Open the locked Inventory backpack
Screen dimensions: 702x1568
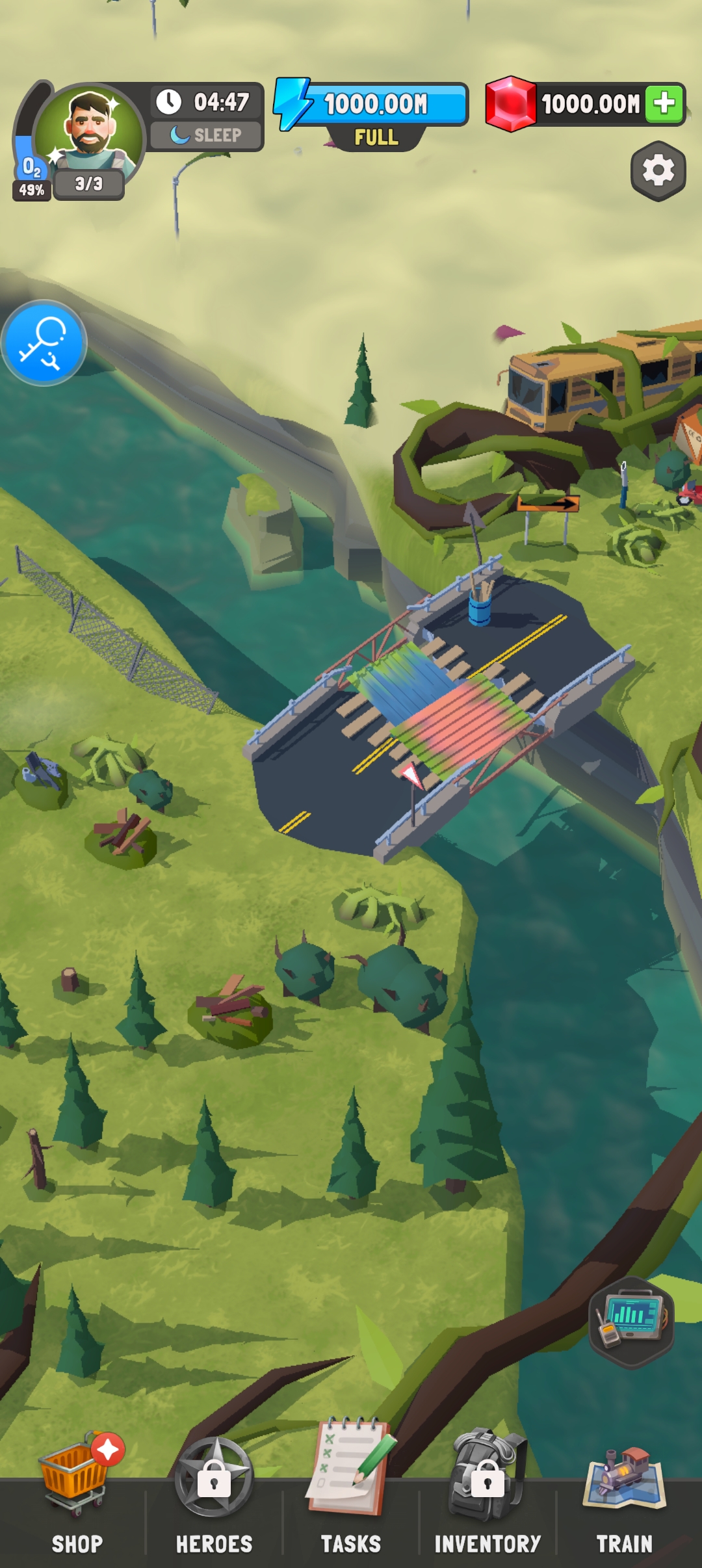click(487, 1495)
